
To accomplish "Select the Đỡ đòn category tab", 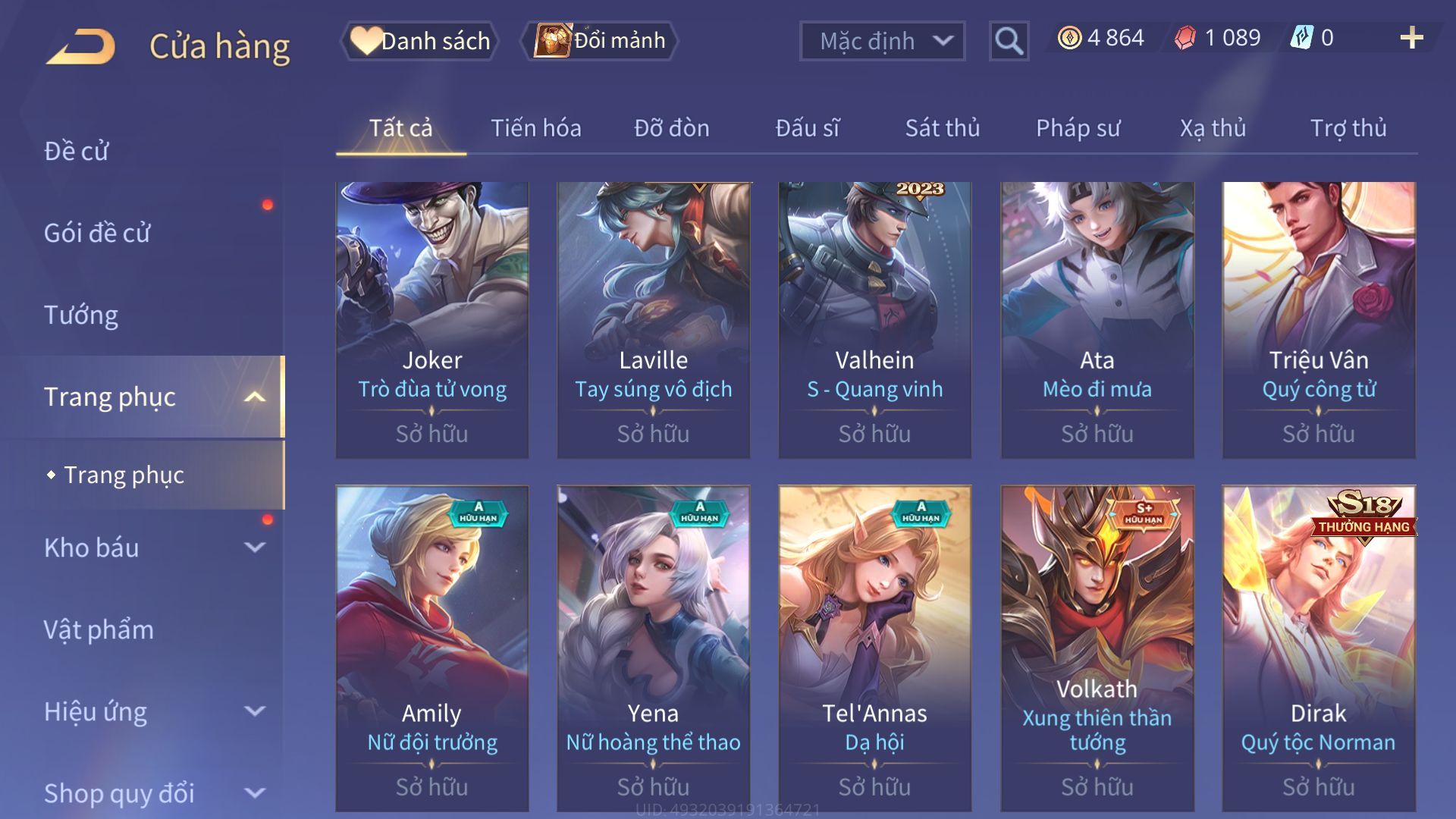I will (x=671, y=128).
